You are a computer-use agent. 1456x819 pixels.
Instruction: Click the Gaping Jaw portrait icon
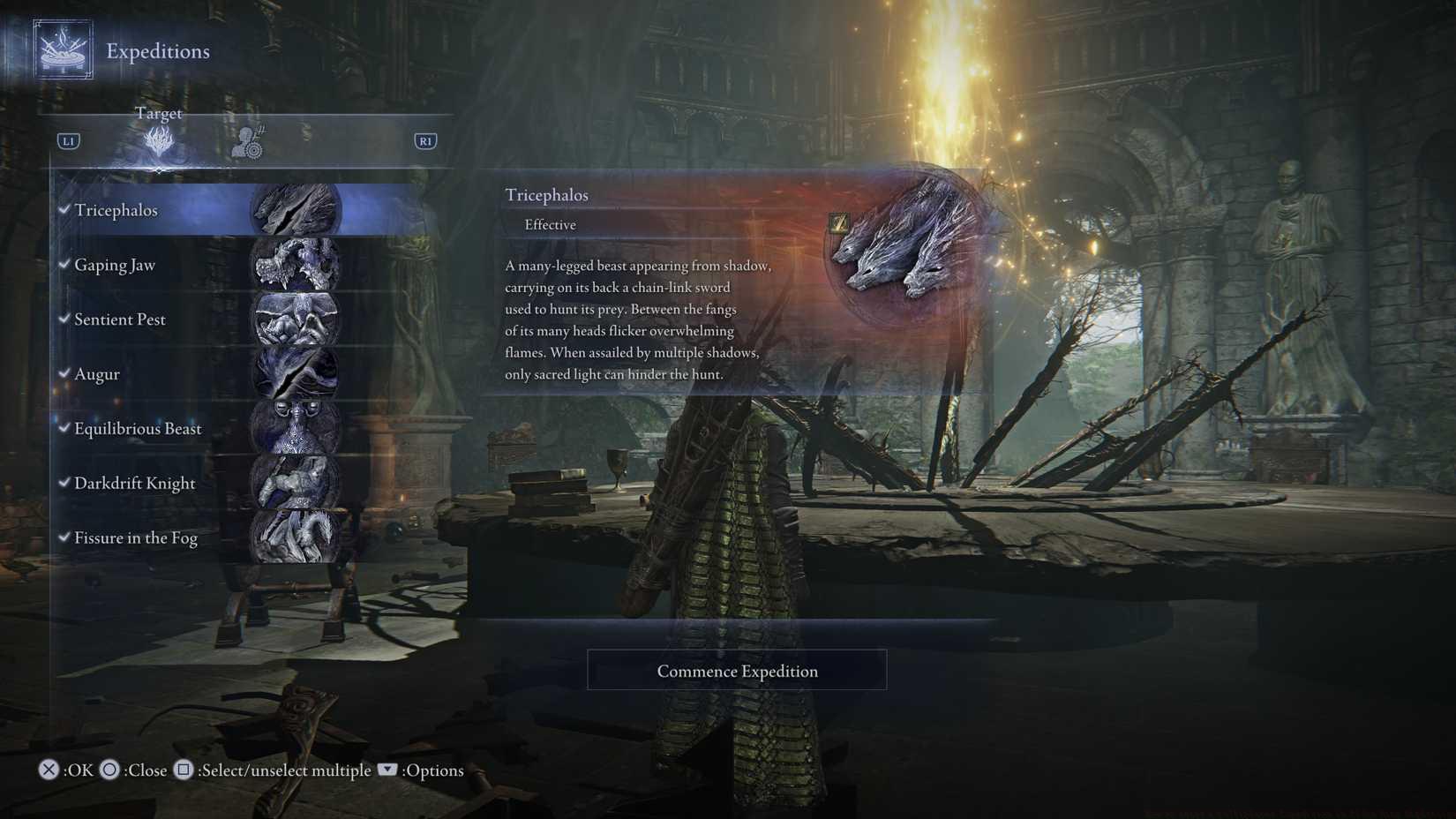(x=297, y=265)
